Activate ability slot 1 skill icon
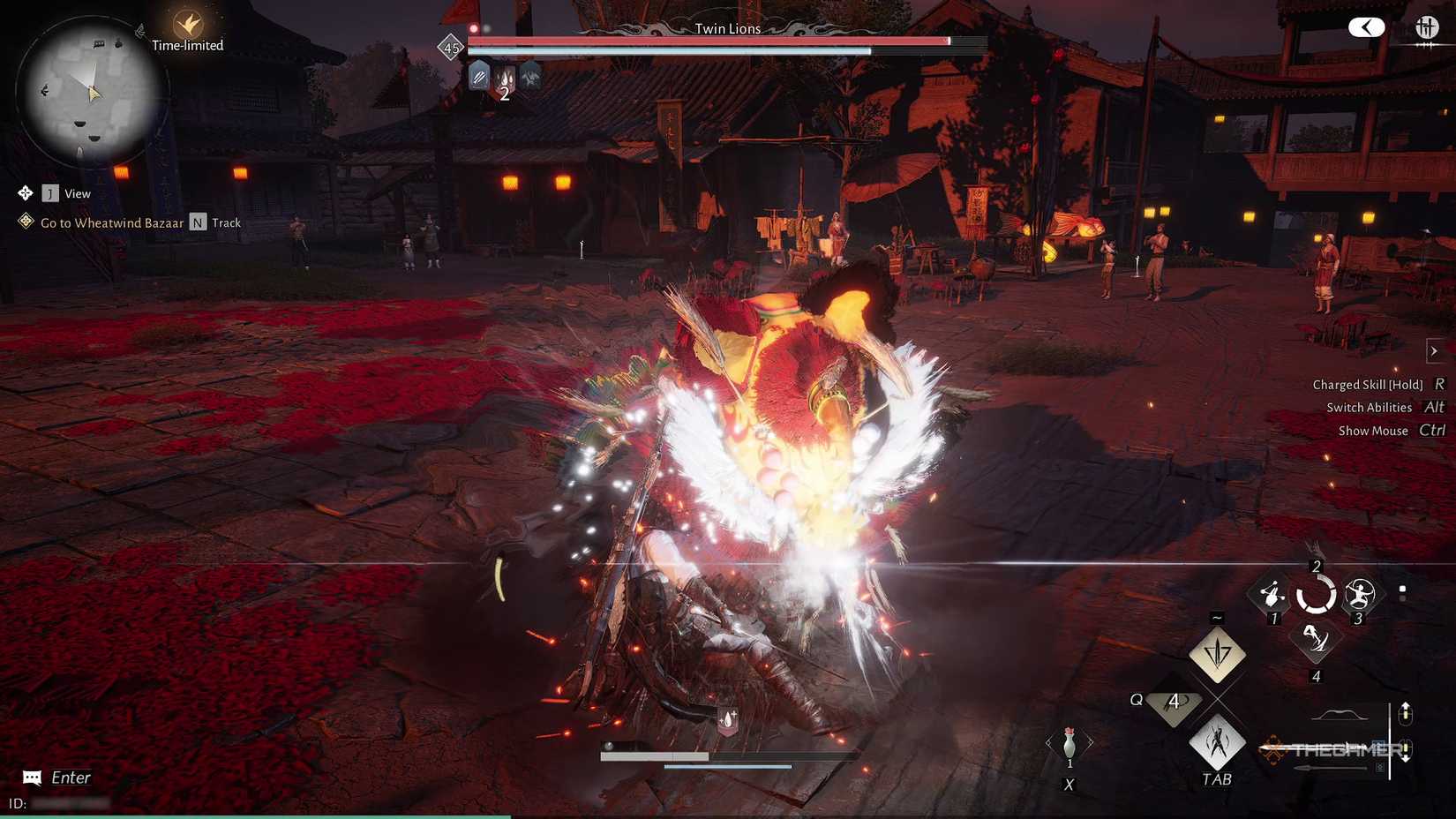This screenshot has width=1456, height=819. [1271, 595]
